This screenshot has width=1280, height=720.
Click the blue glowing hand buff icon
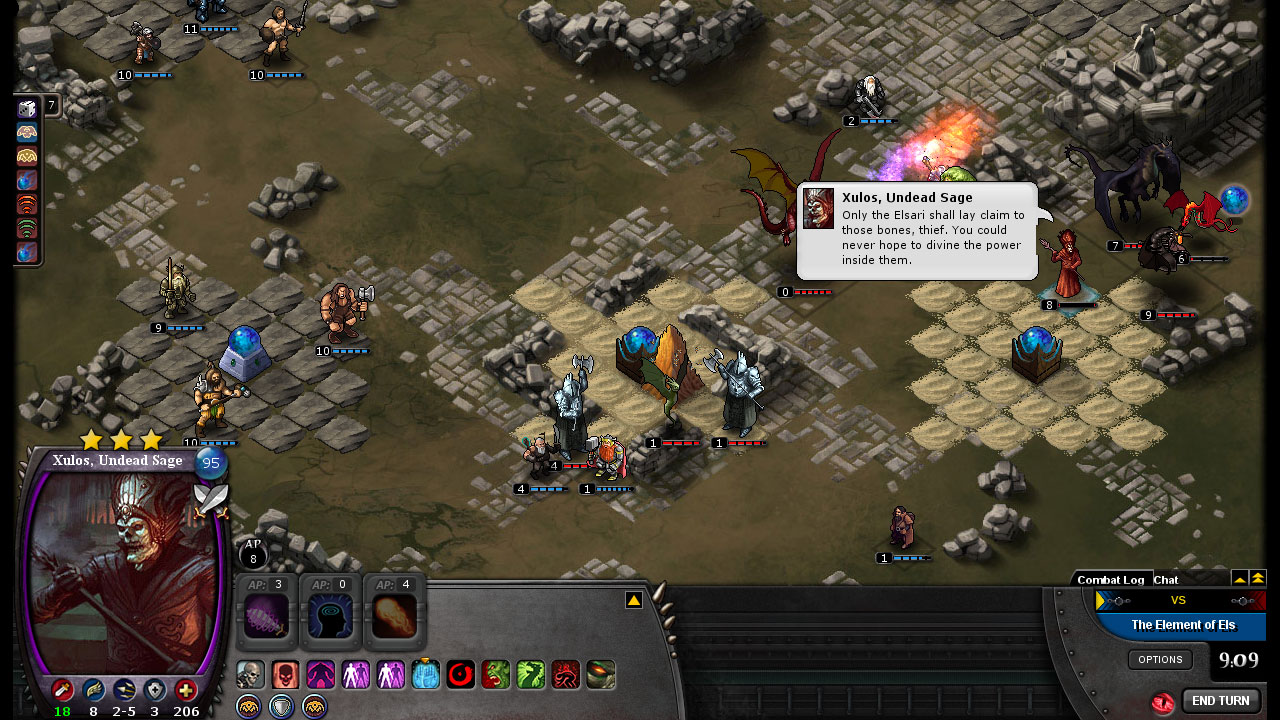(424, 674)
